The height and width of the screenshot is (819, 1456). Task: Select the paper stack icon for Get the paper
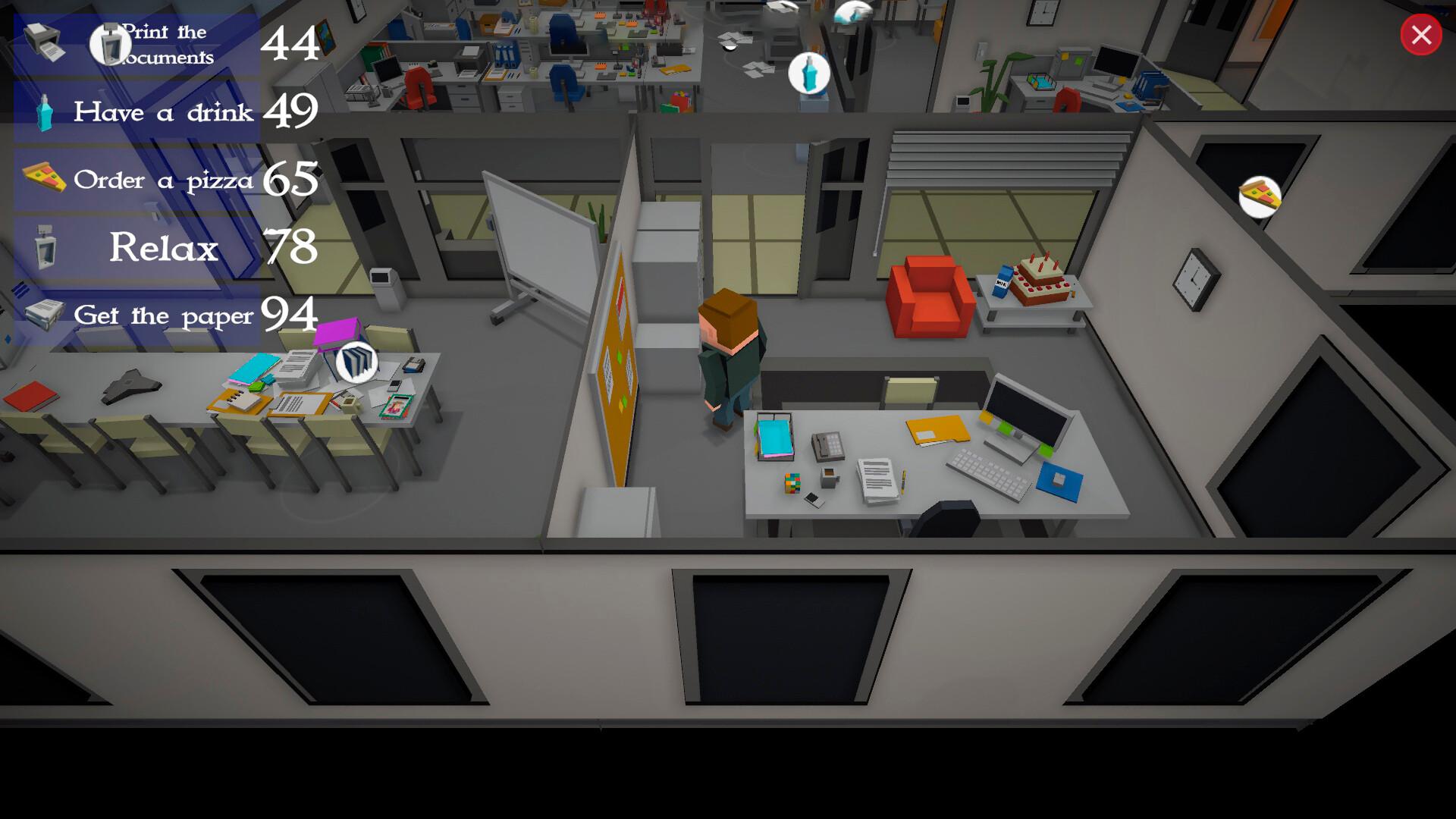tap(42, 315)
